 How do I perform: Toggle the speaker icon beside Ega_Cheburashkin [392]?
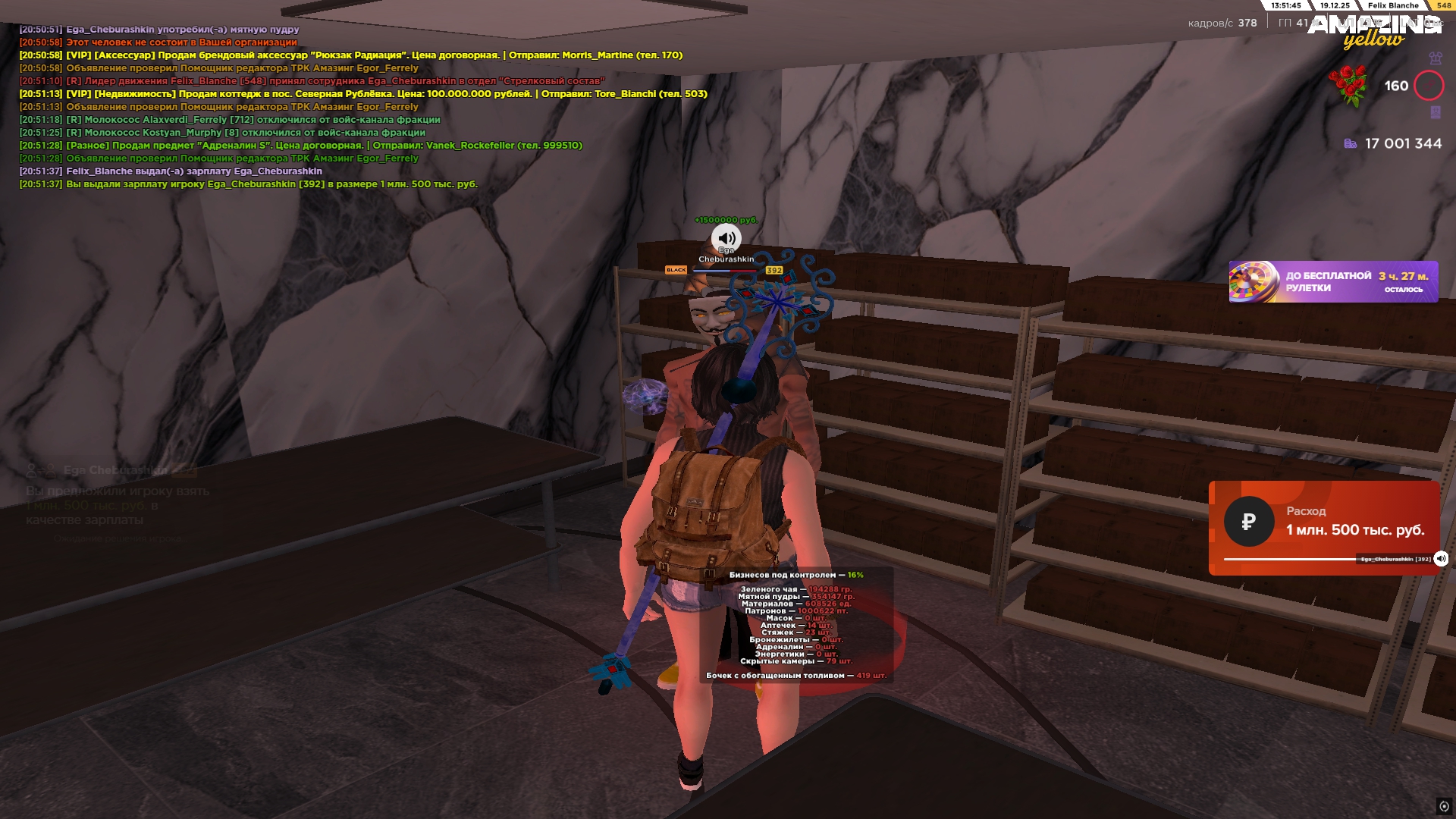click(x=1441, y=559)
